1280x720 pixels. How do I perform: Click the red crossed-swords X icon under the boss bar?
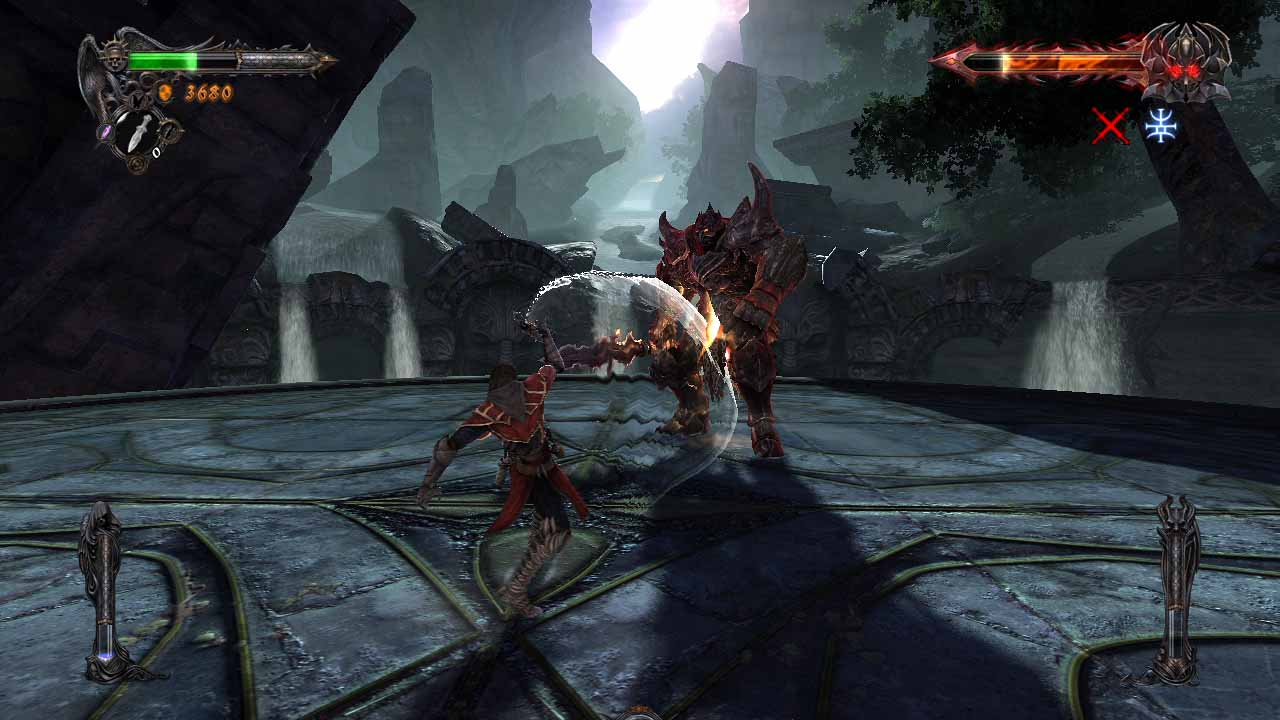click(1111, 126)
